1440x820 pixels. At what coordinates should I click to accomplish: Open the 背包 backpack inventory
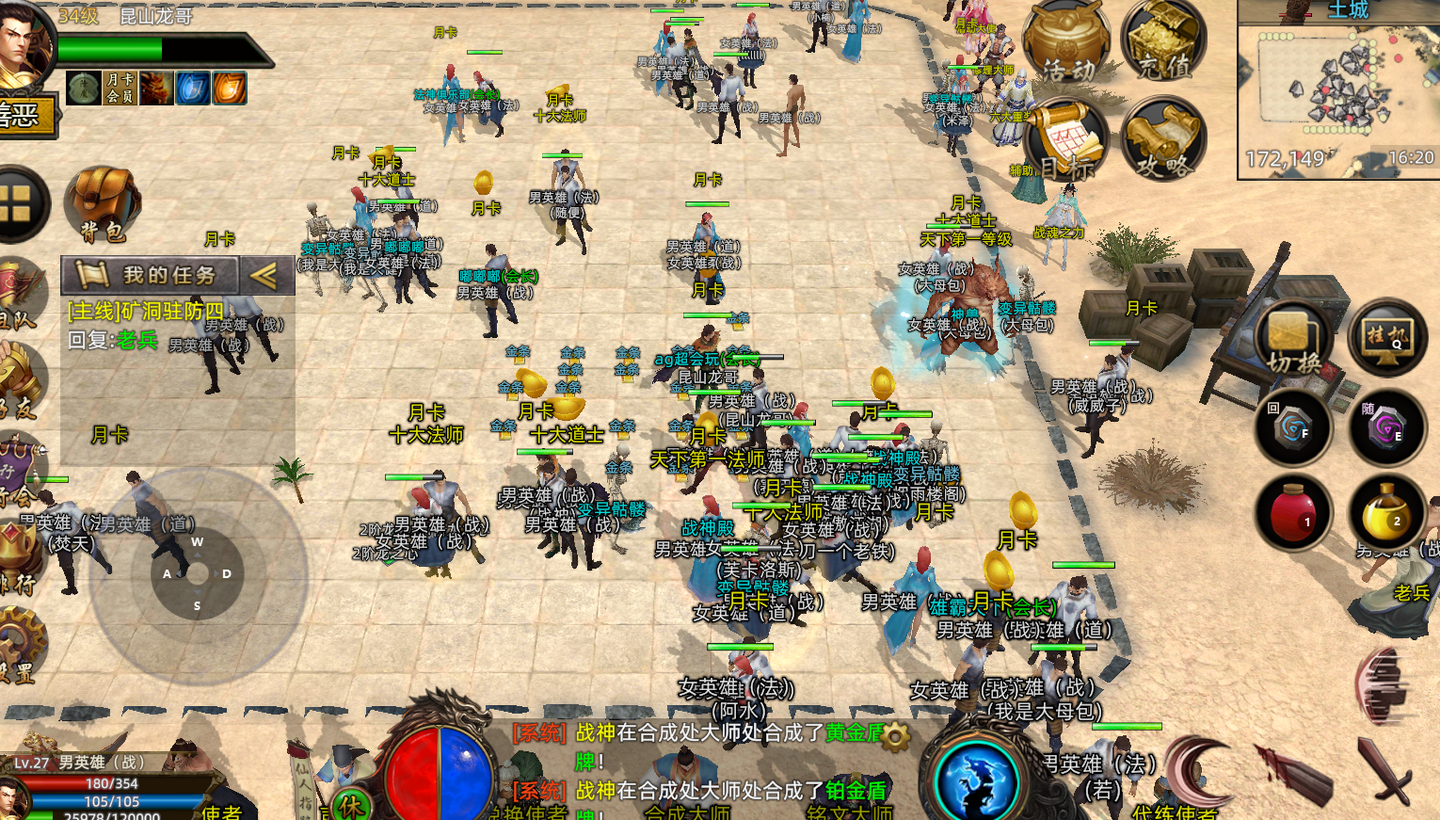point(103,203)
